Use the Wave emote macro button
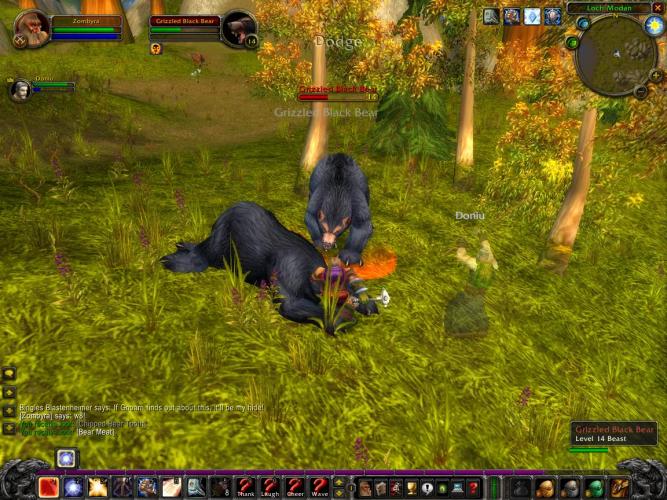667x500 pixels. [x=318, y=487]
